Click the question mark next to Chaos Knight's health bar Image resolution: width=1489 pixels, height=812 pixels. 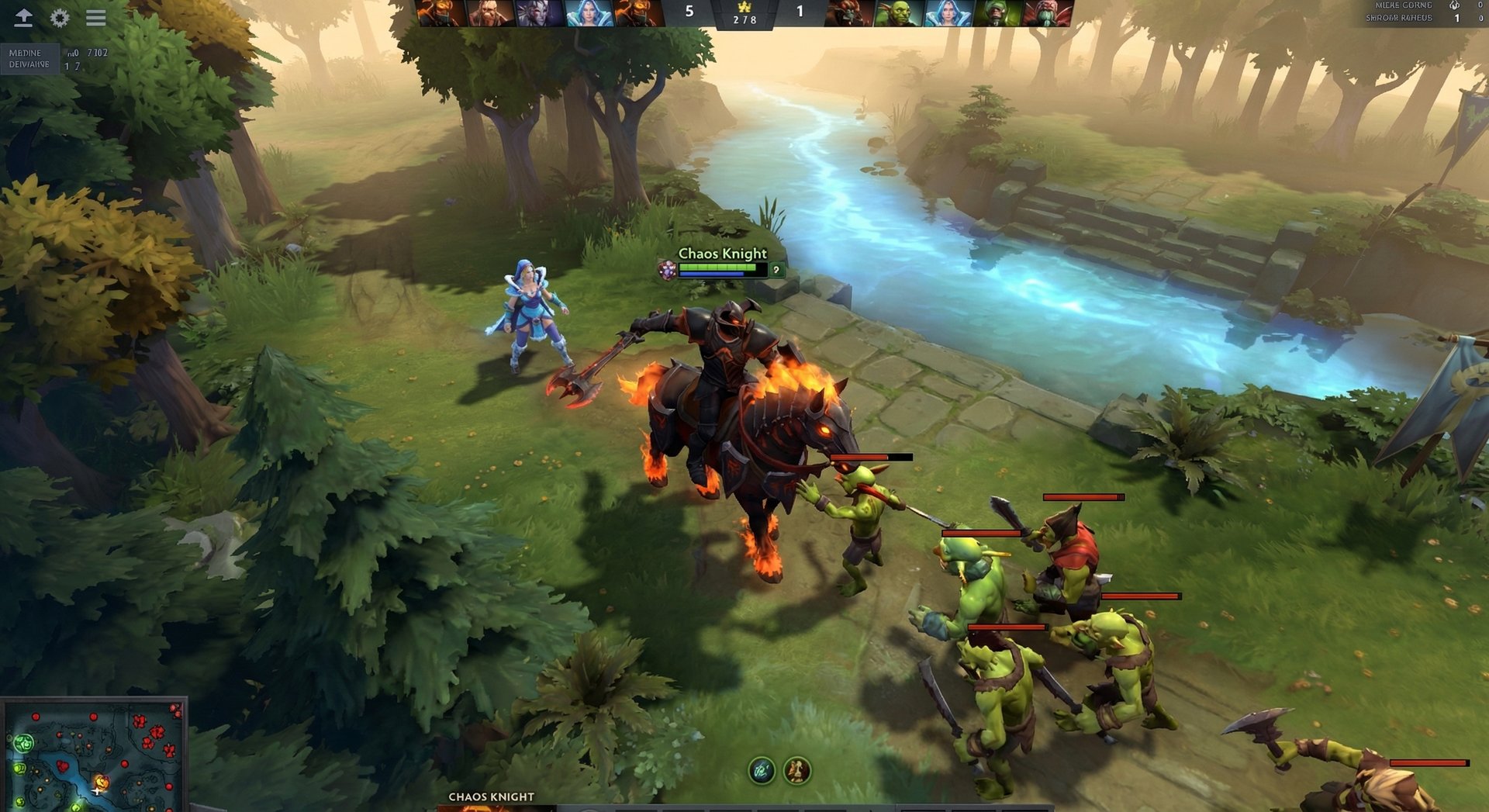pyautogui.click(x=776, y=269)
